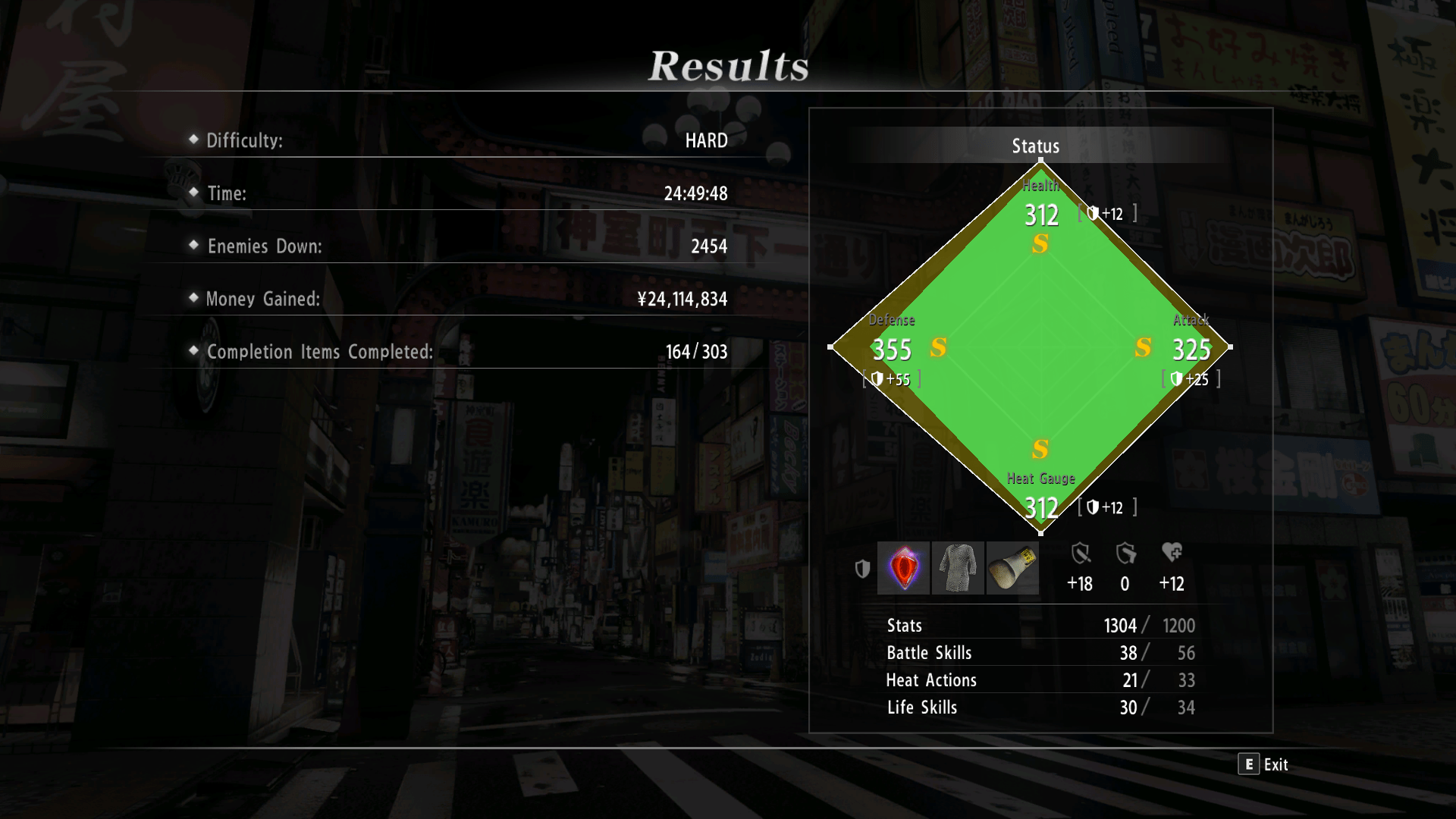
Task: Click the shield icon beside the equipment slots
Action: tap(862, 568)
